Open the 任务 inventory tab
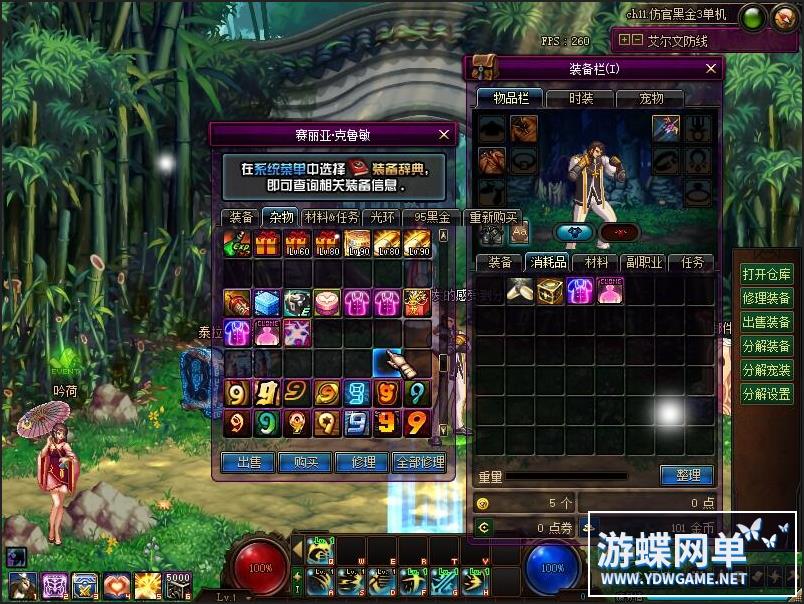The height and width of the screenshot is (604, 804). (692, 263)
